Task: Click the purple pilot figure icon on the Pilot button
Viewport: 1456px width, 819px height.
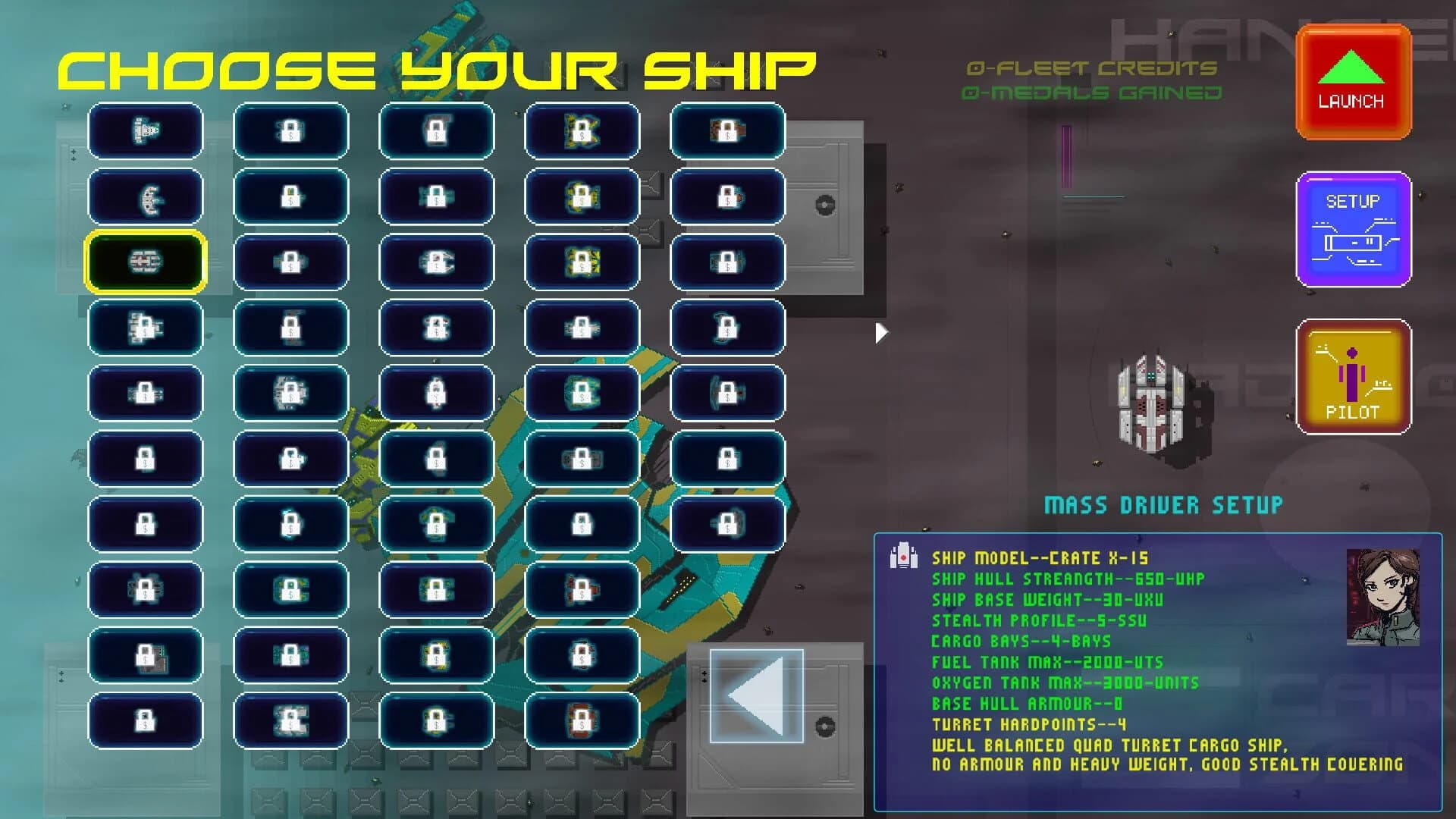Action: point(1353,375)
